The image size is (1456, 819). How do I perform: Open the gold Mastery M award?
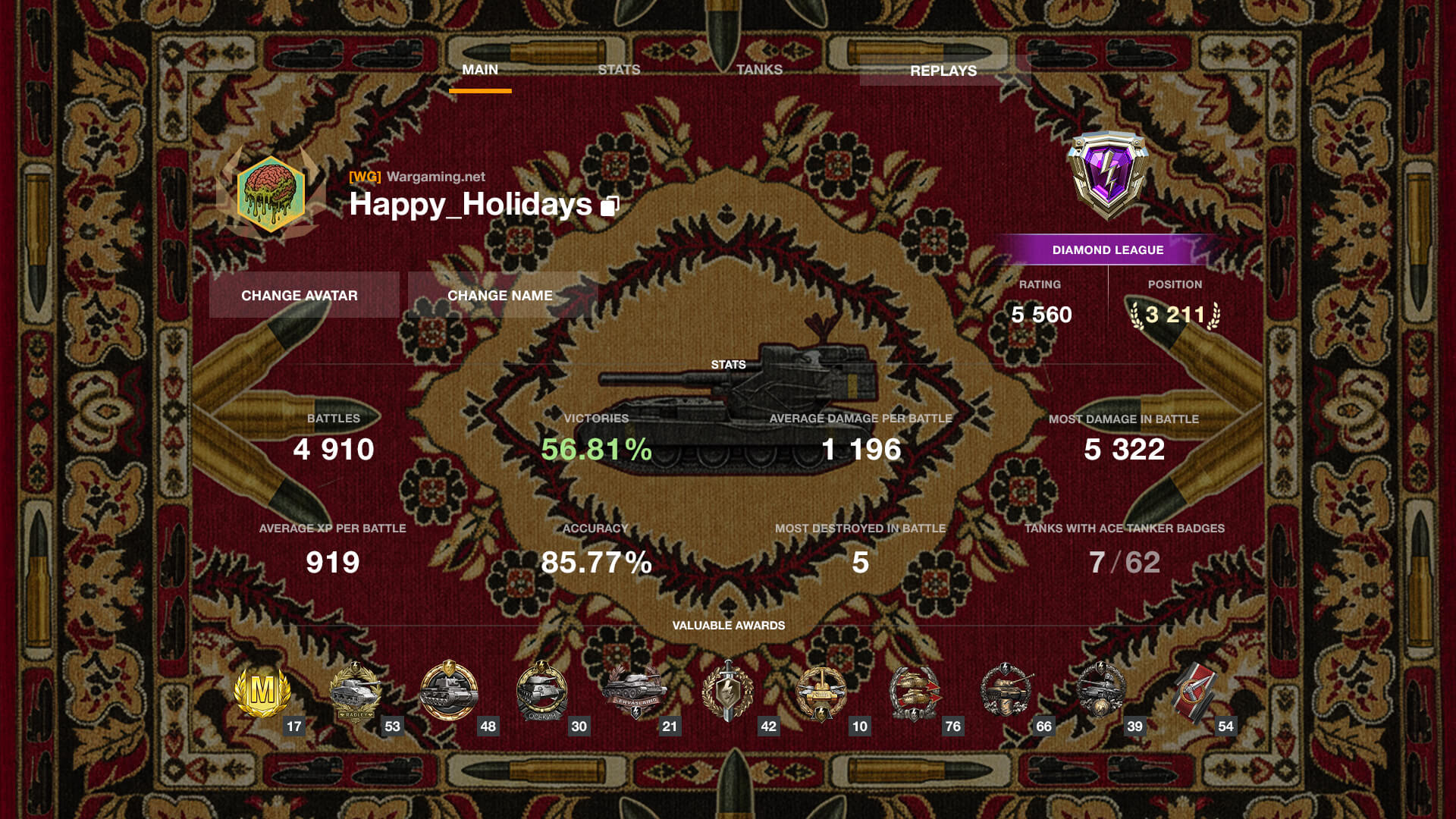tap(262, 692)
